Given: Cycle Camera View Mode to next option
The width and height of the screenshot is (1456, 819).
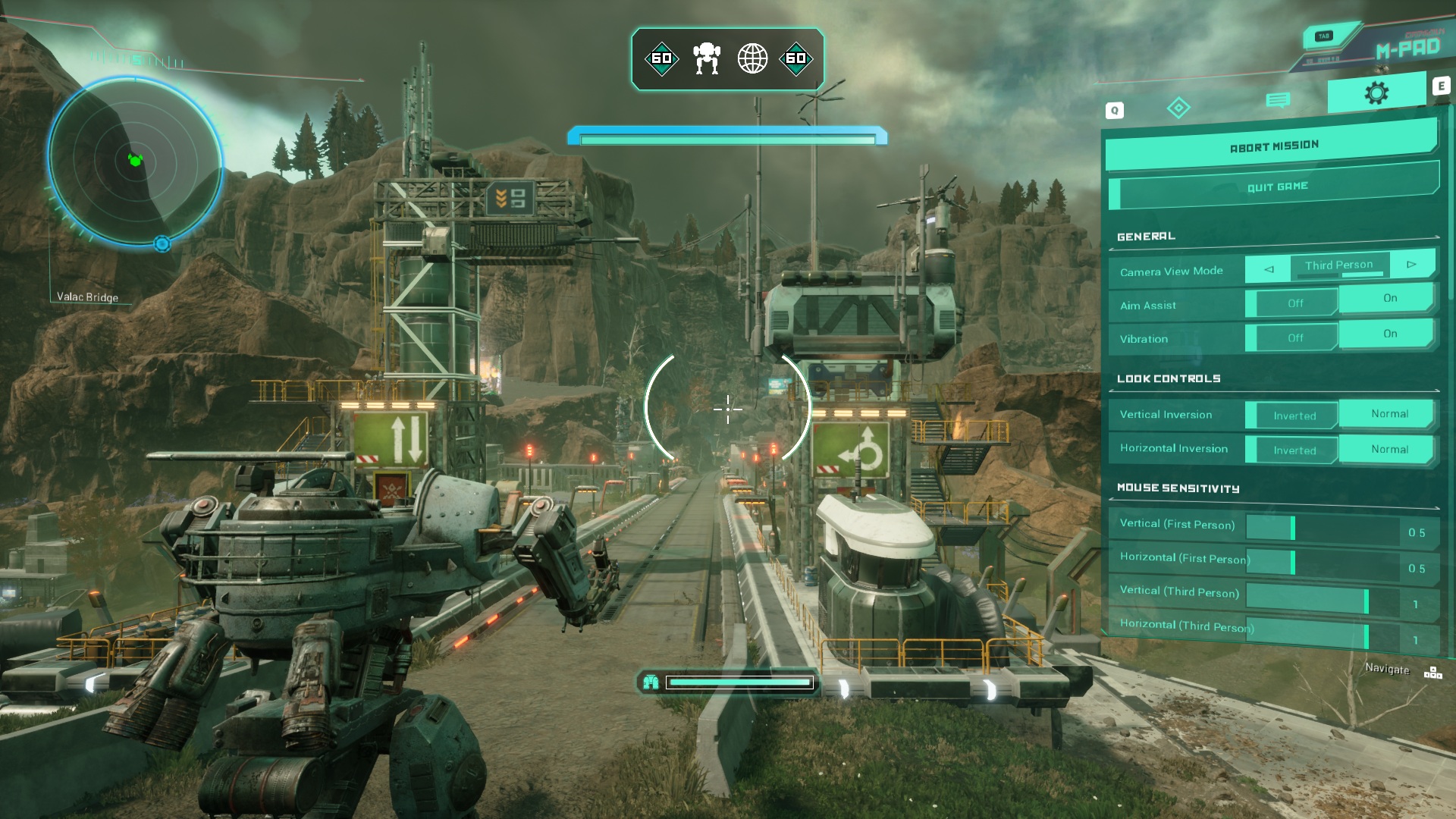Looking at the screenshot, I should pos(1411,265).
